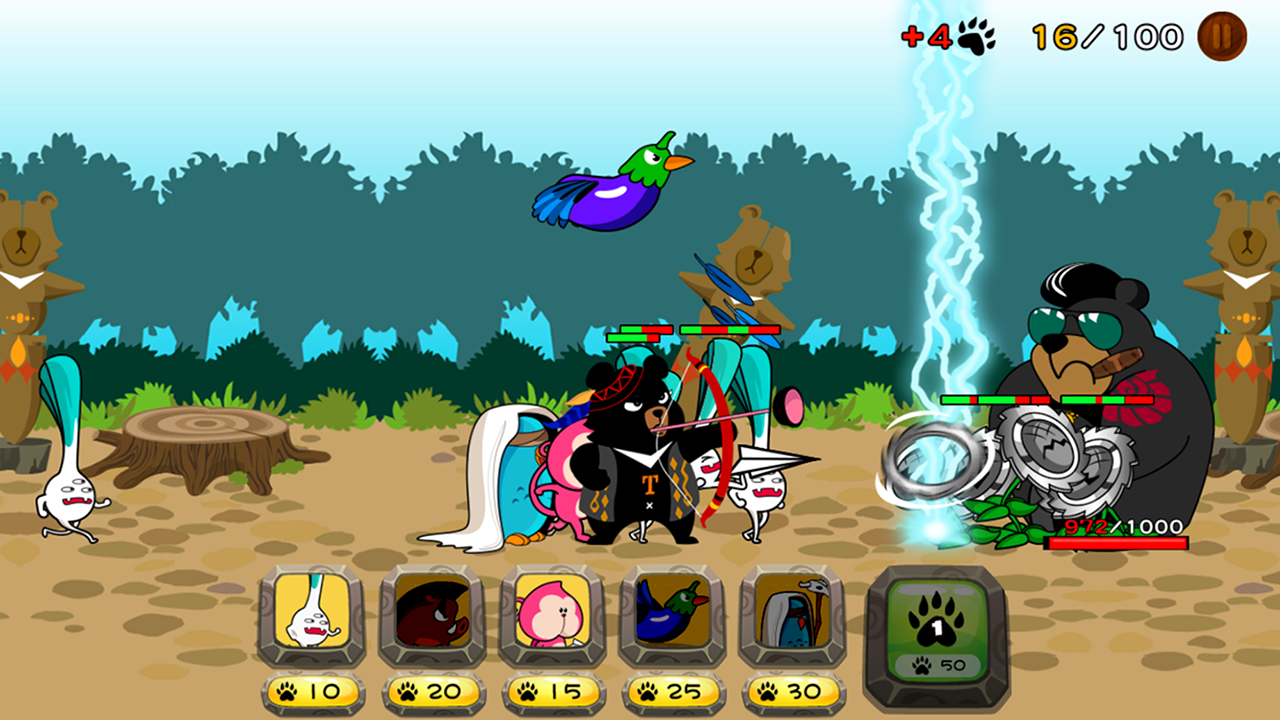The image size is (1280, 720).
Task: Deploy the veiled blue unit costing 30
Action: [792, 615]
